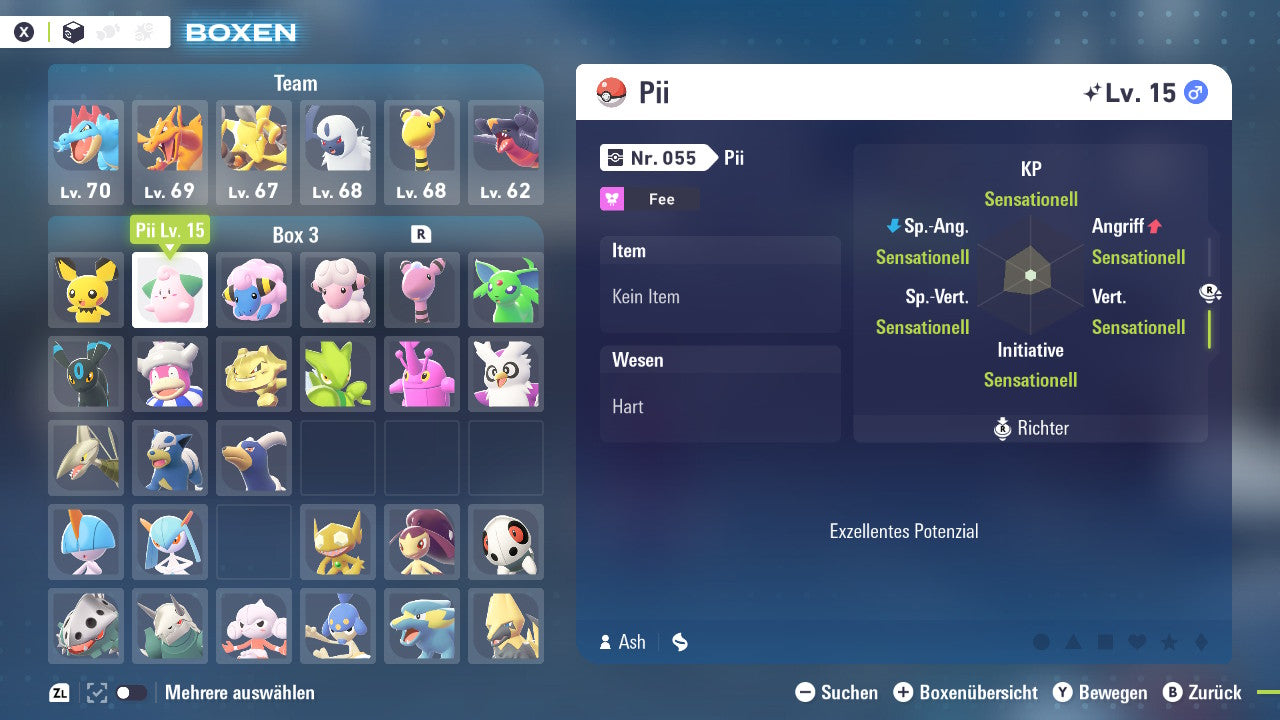Click the Suchen search option

coord(837,692)
